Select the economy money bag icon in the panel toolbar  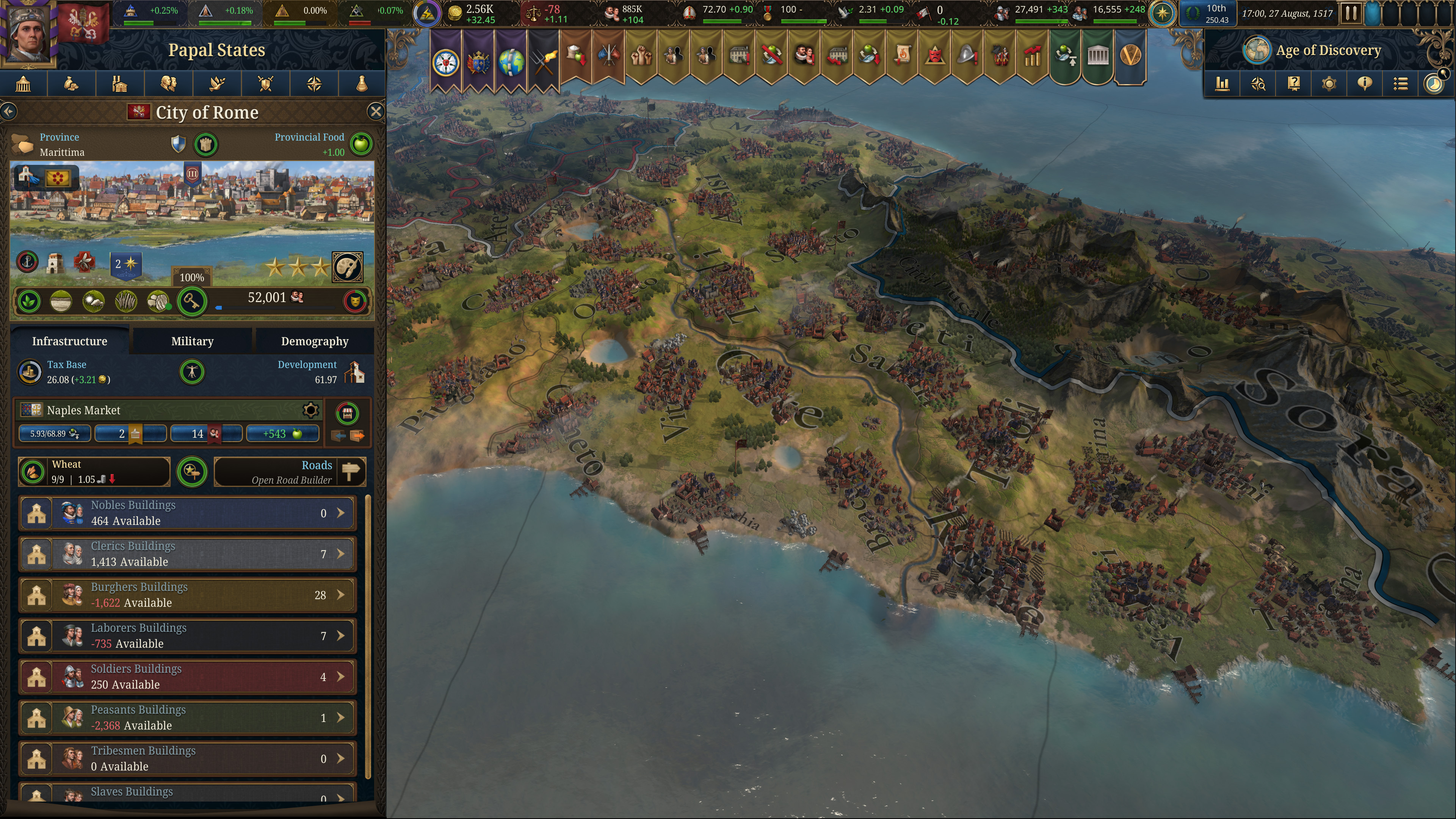(x=71, y=84)
